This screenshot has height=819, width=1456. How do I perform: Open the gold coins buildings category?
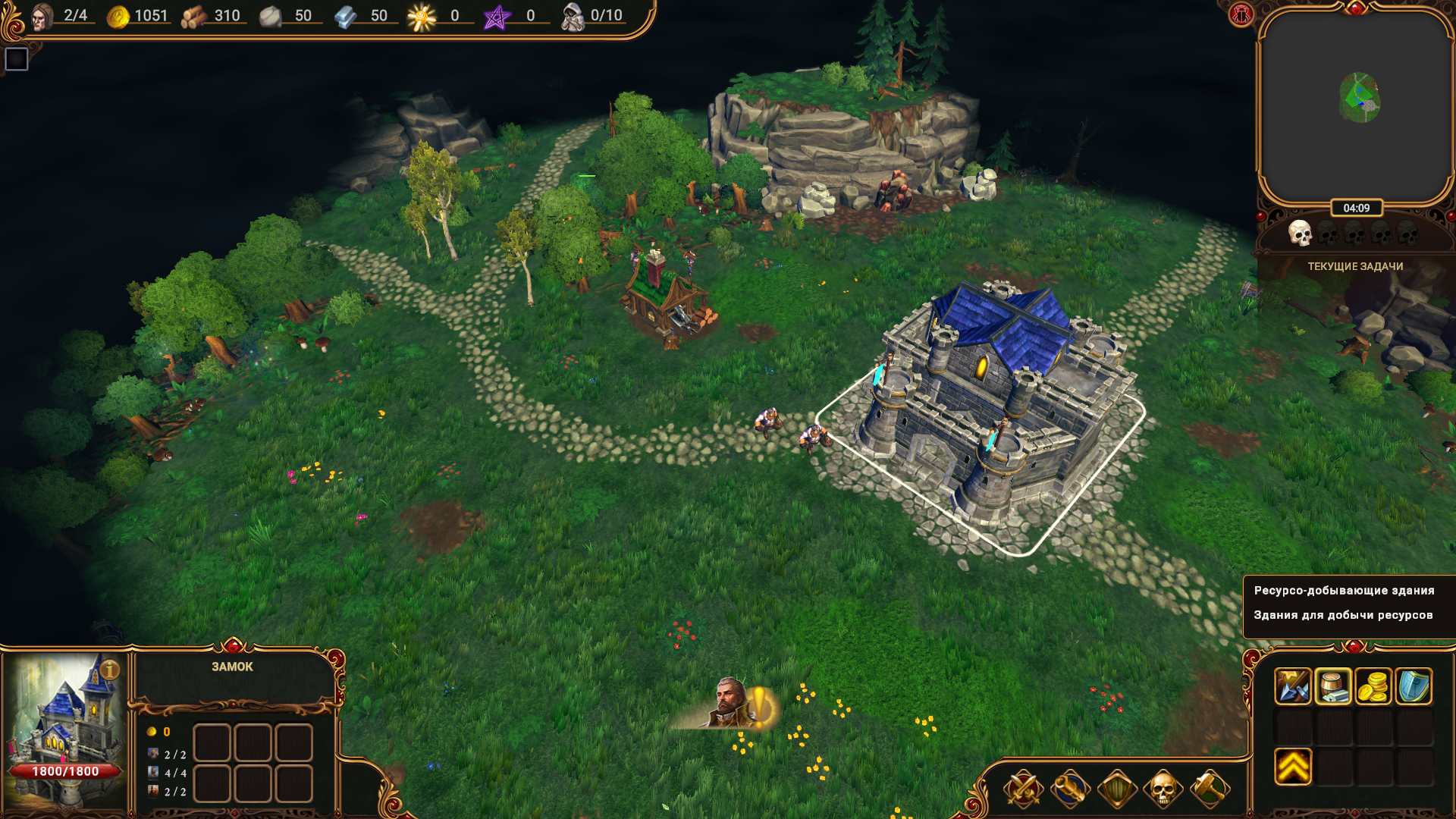(1373, 686)
